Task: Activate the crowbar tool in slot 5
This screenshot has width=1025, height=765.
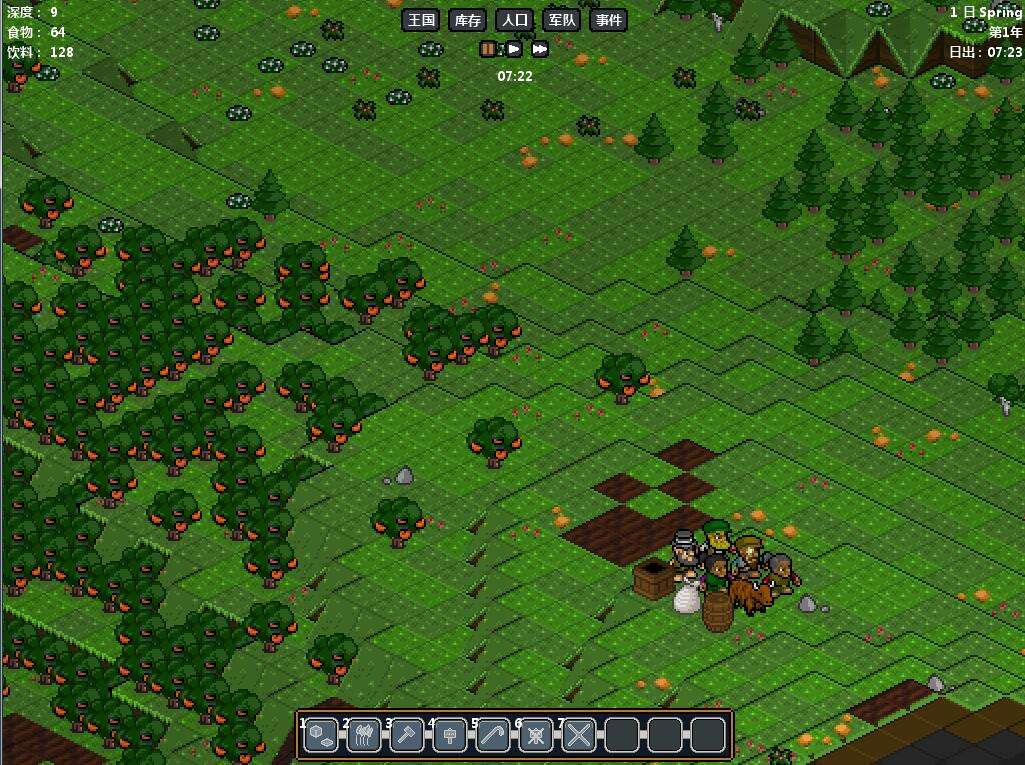Action: click(x=493, y=736)
